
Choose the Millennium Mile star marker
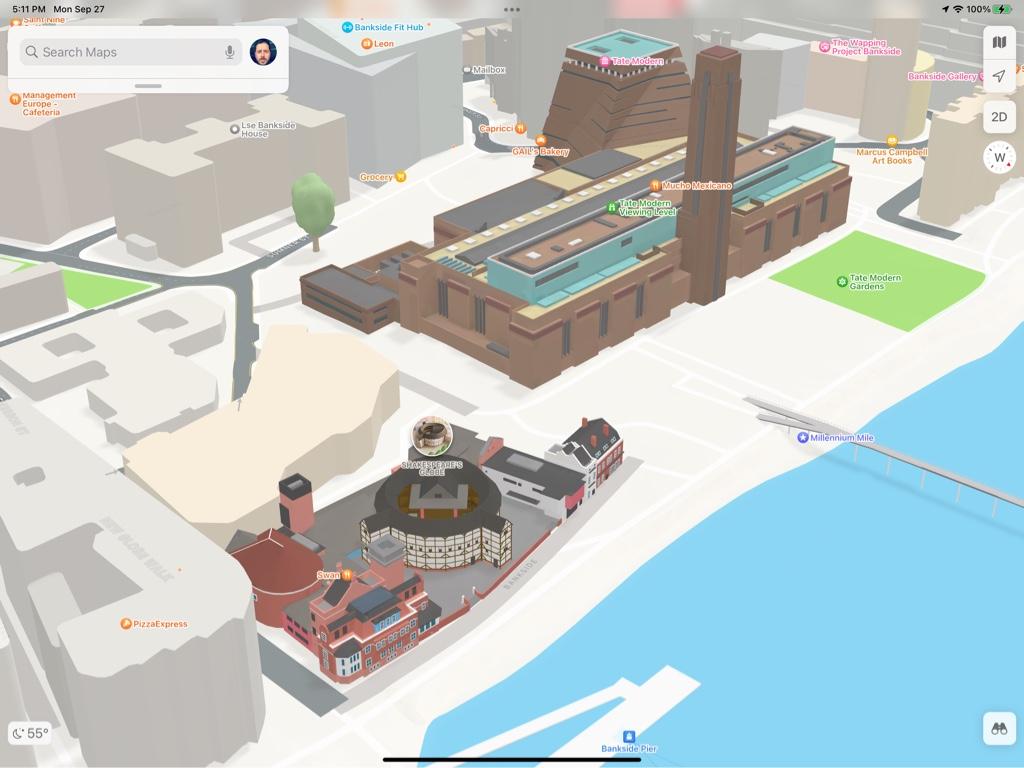(802, 438)
